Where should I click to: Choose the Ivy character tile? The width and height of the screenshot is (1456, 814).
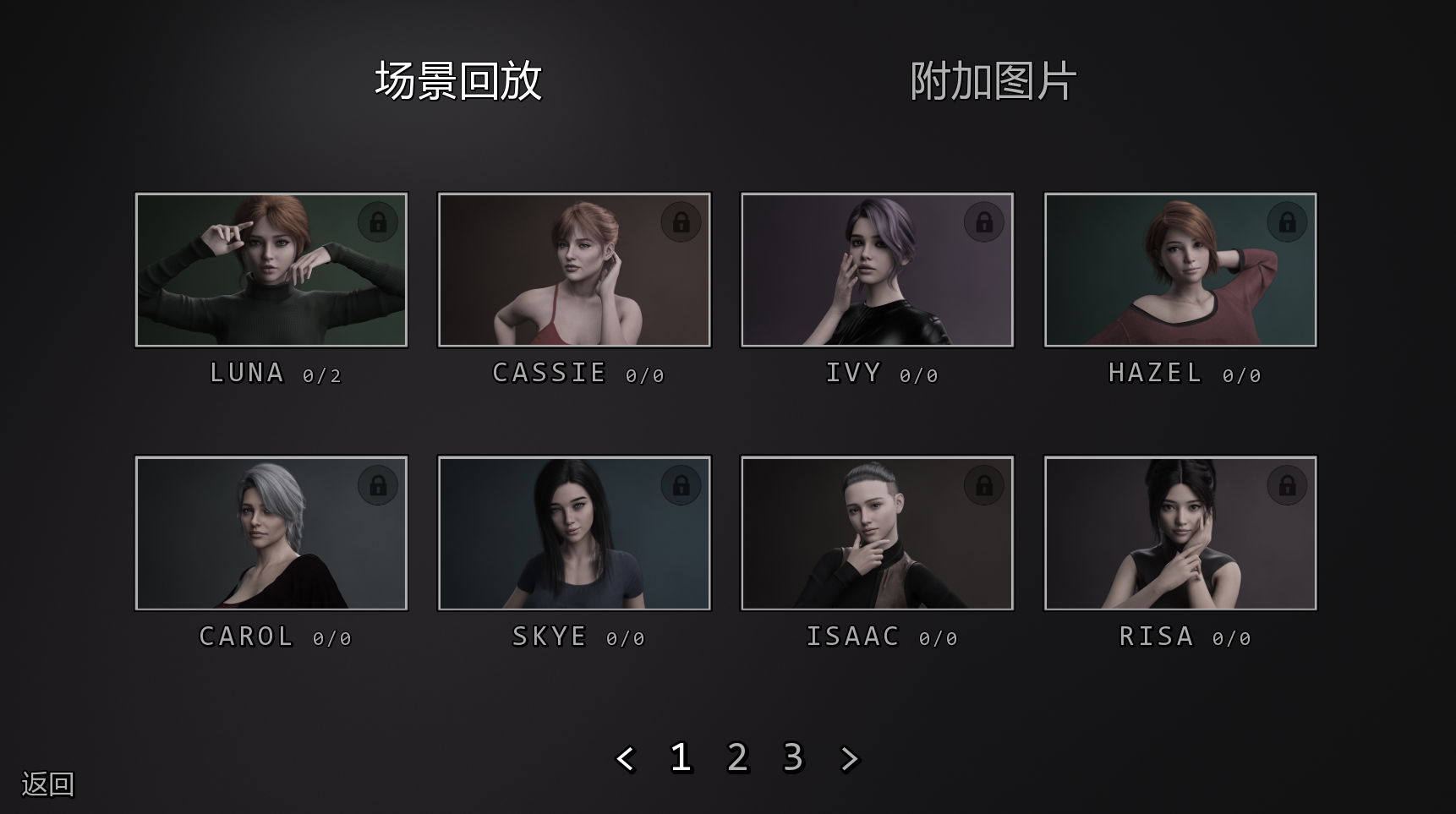point(877,270)
